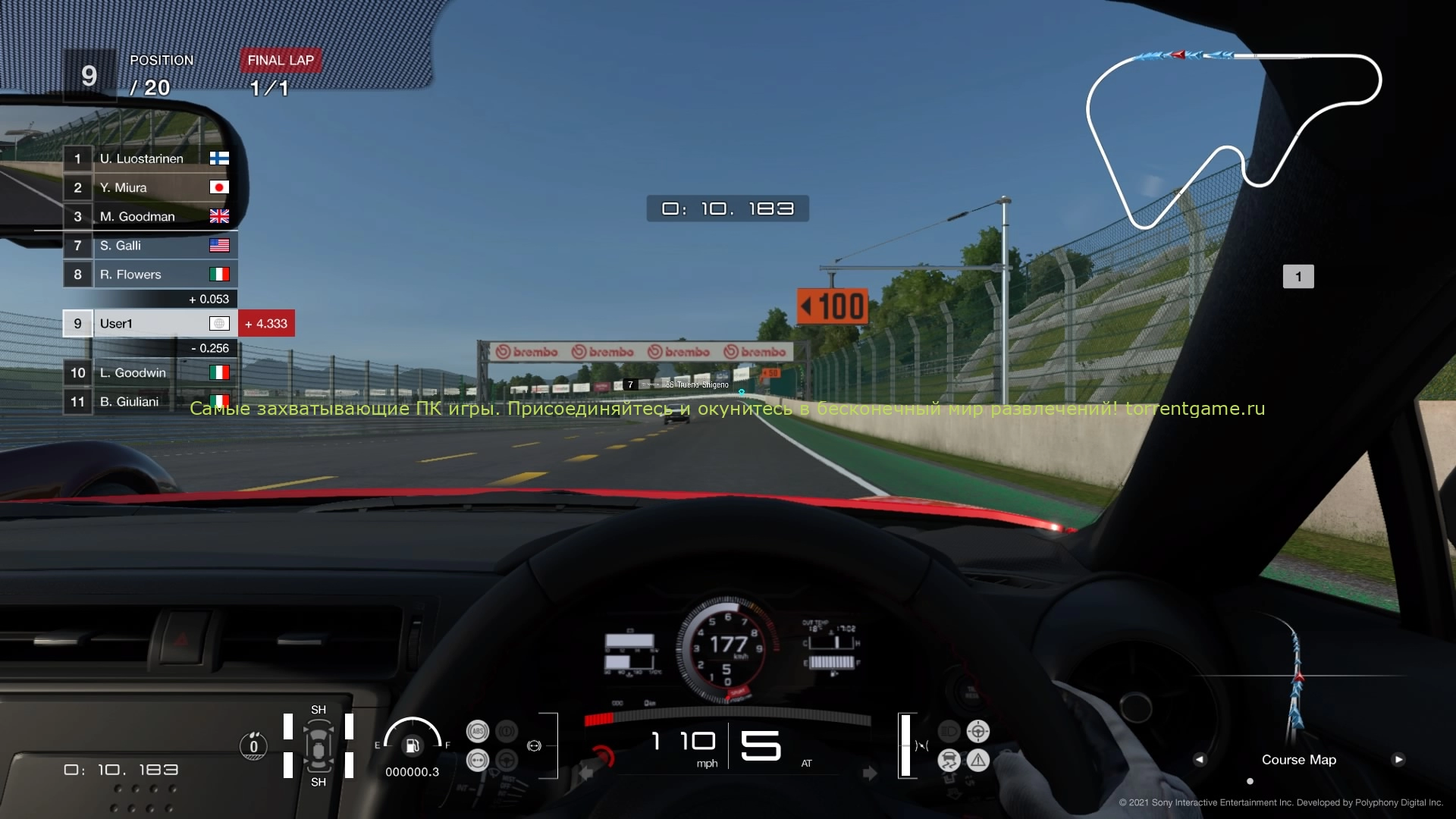The image size is (1456, 819).
Task: Go to the previous display before Course Map
Action: 1199,759
